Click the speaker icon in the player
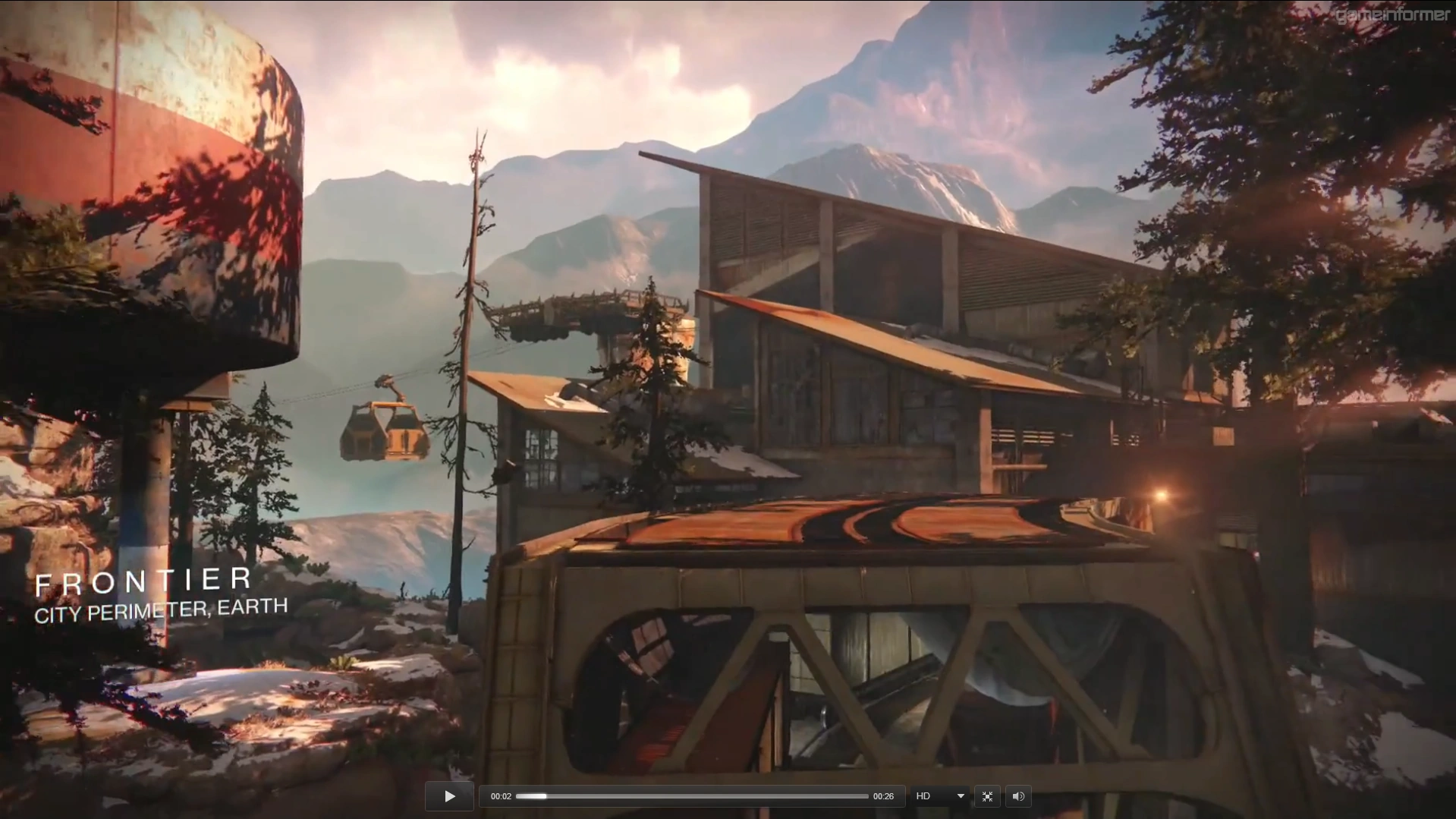This screenshot has width=1456, height=819. 1018,796
